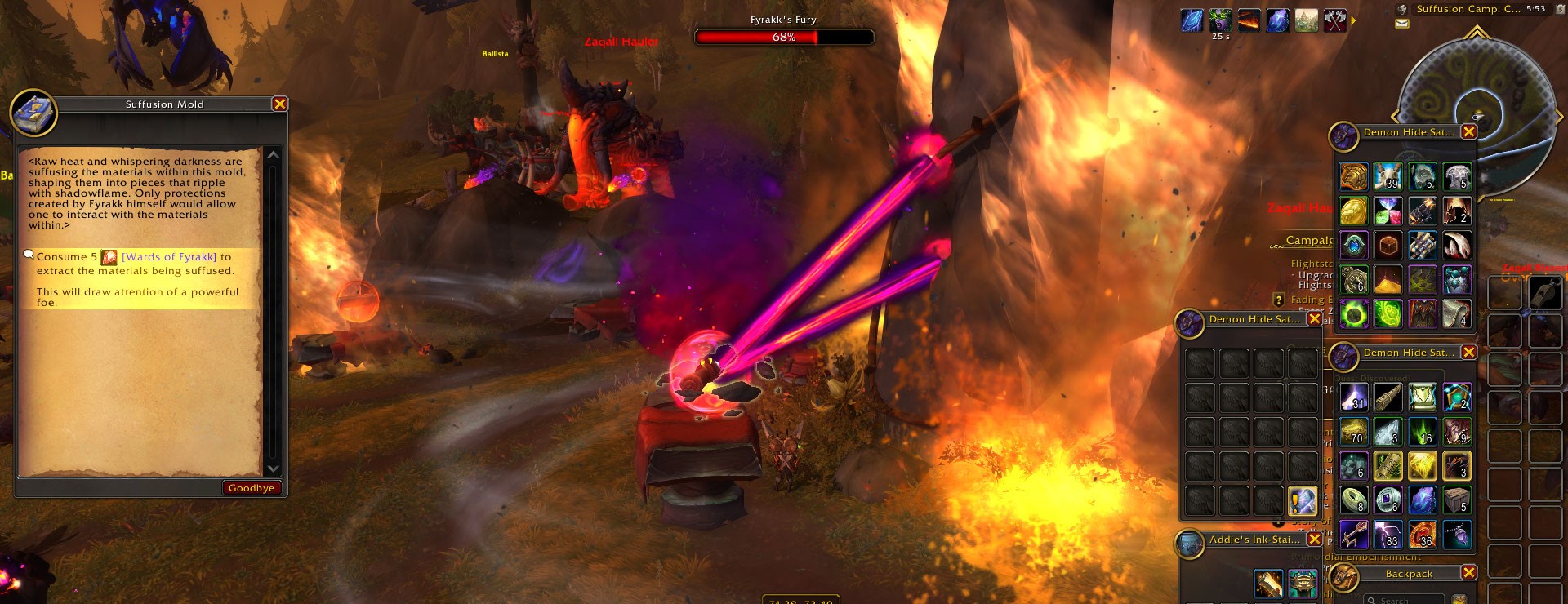
Task: Click the Backpack search field
Action: tap(1405, 600)
